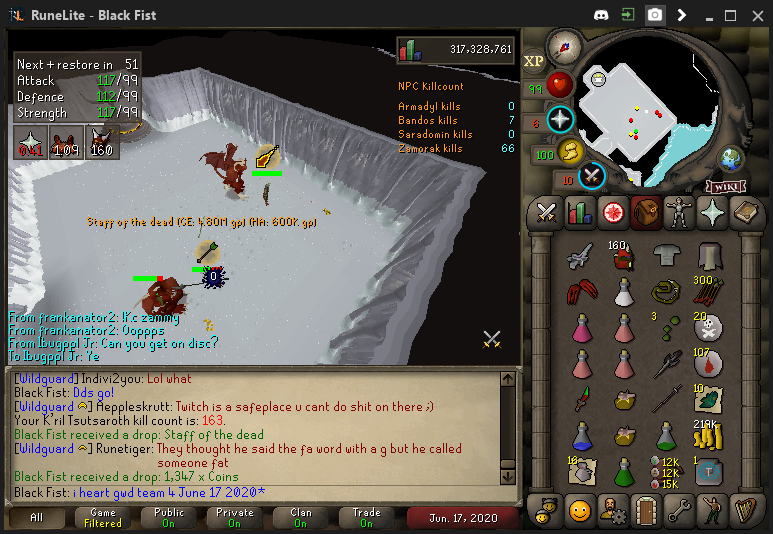Screen dimensions: 773x534
Task: Switch chat to Game filter tab
Action: point(102,517)
